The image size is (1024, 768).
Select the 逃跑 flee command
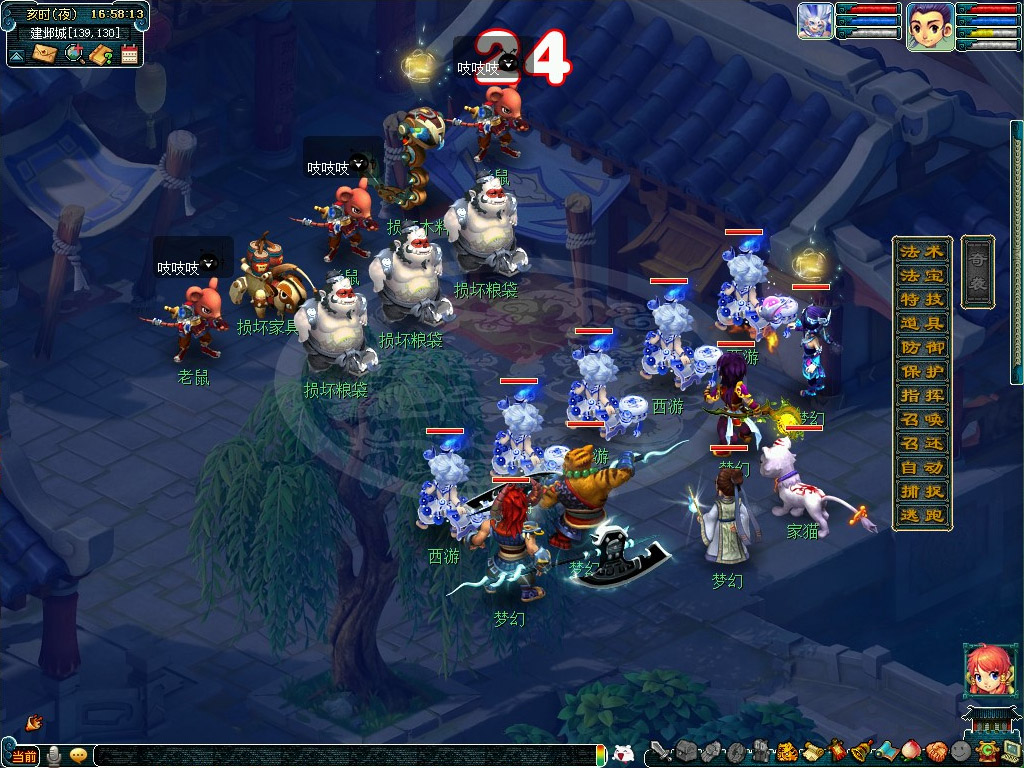[920, 515]
